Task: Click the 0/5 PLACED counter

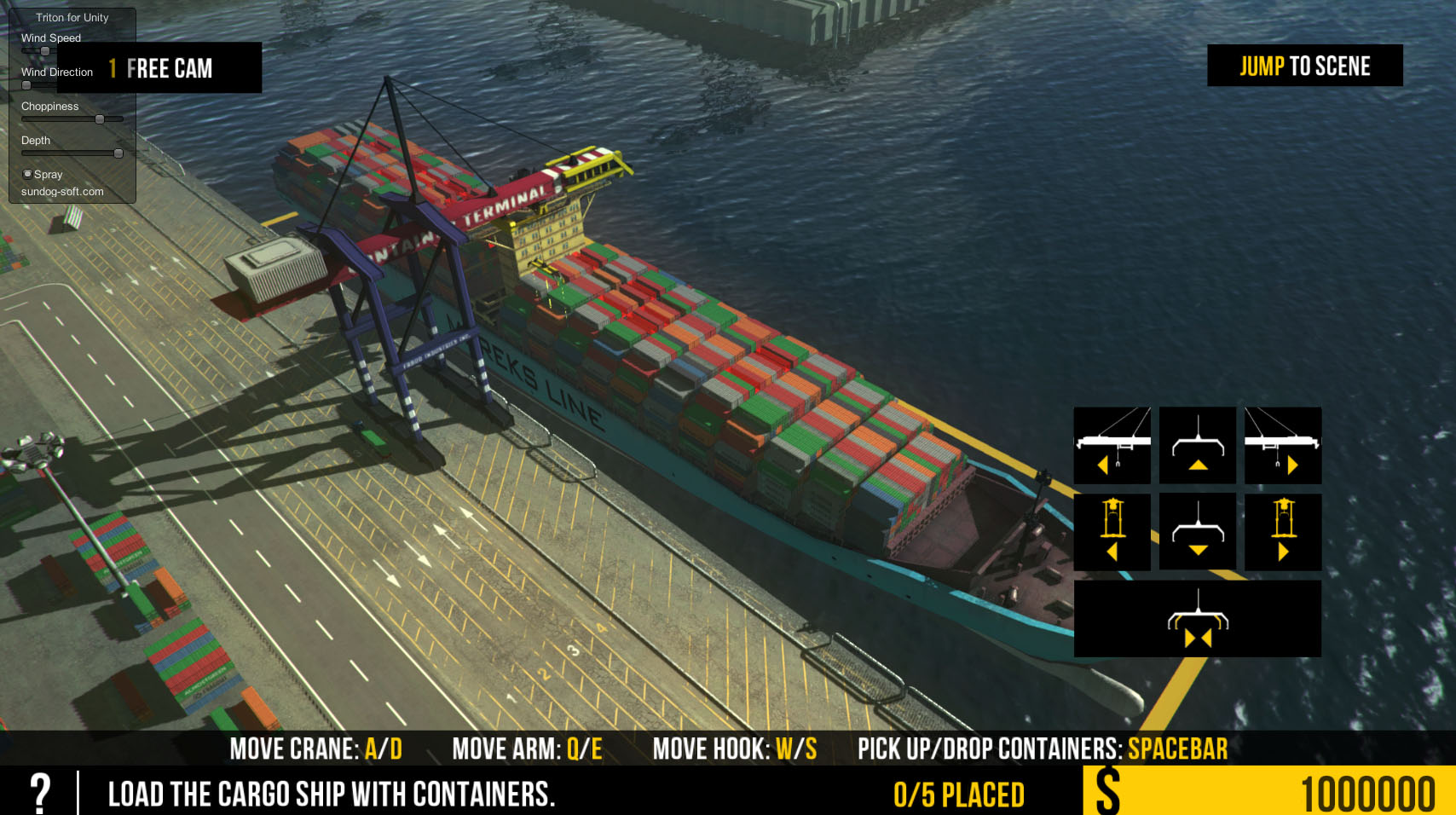Action: pyautogui.click(x=958, y=794)
